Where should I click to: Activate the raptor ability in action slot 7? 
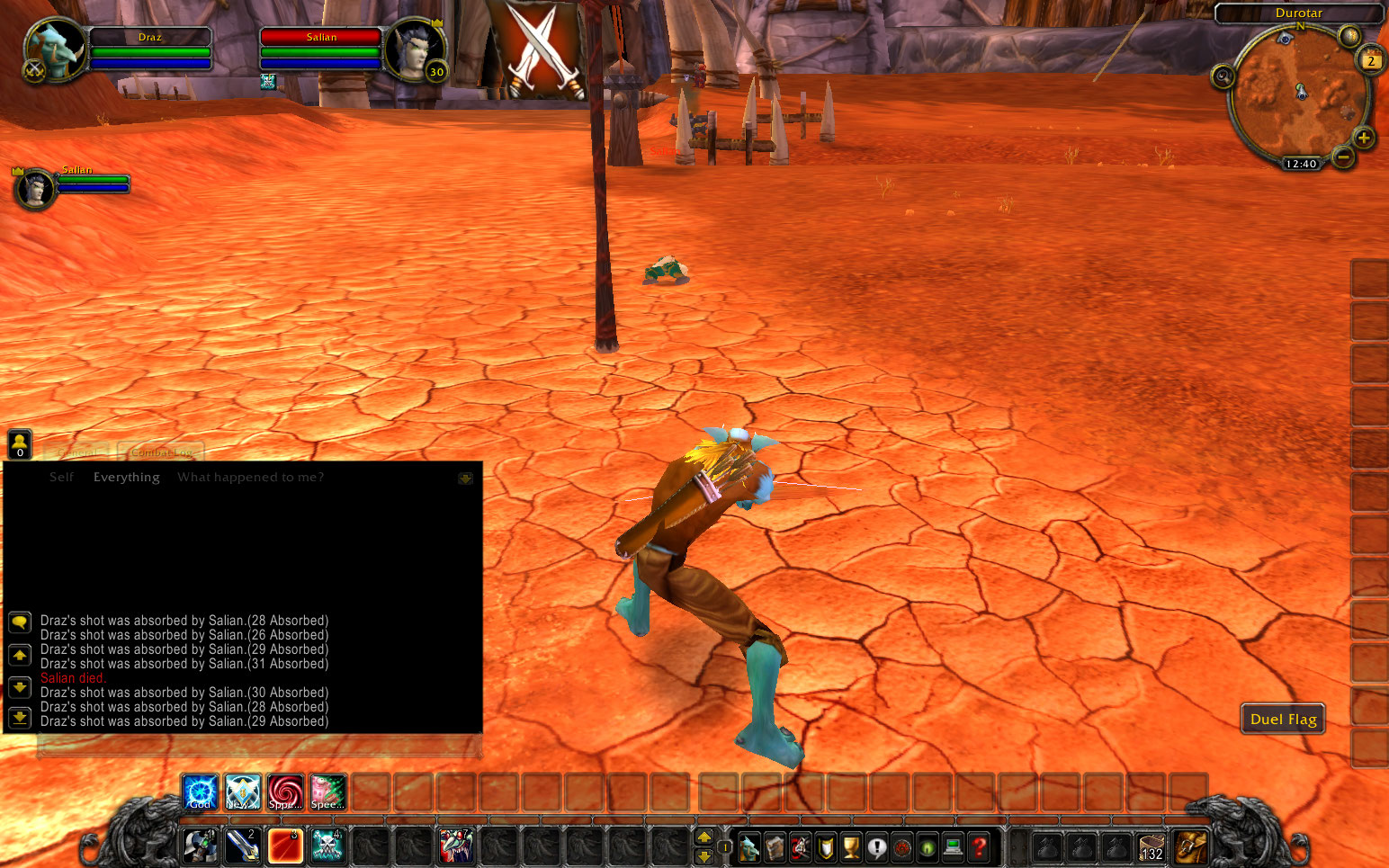tap(456, 846)
